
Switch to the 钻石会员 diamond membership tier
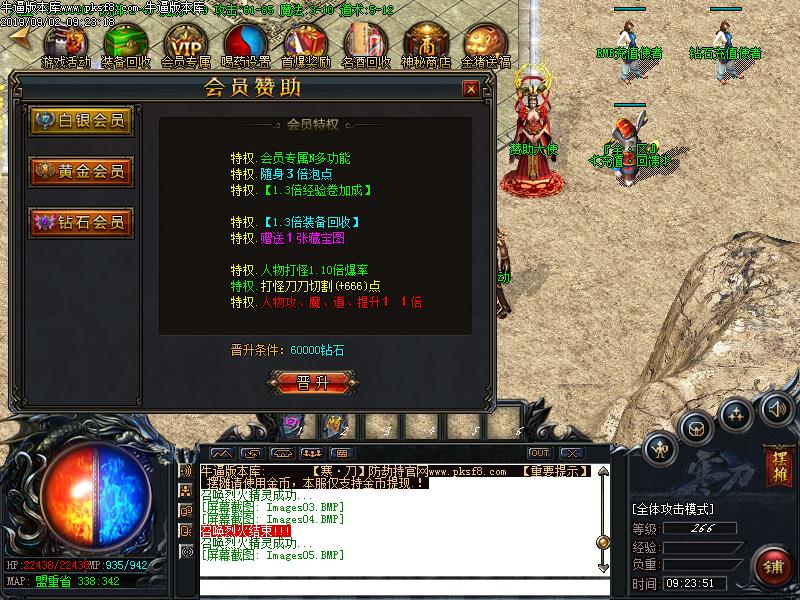82,222
